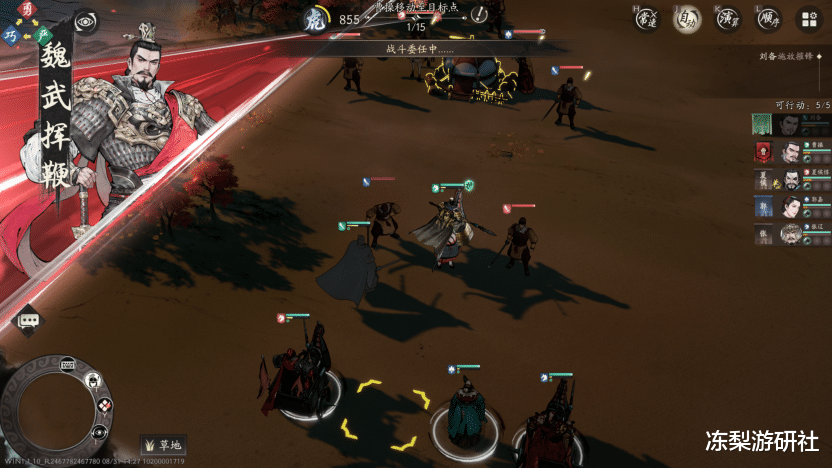
Task: Open the 顺序 turn order button
Action: tap(767, 19)
